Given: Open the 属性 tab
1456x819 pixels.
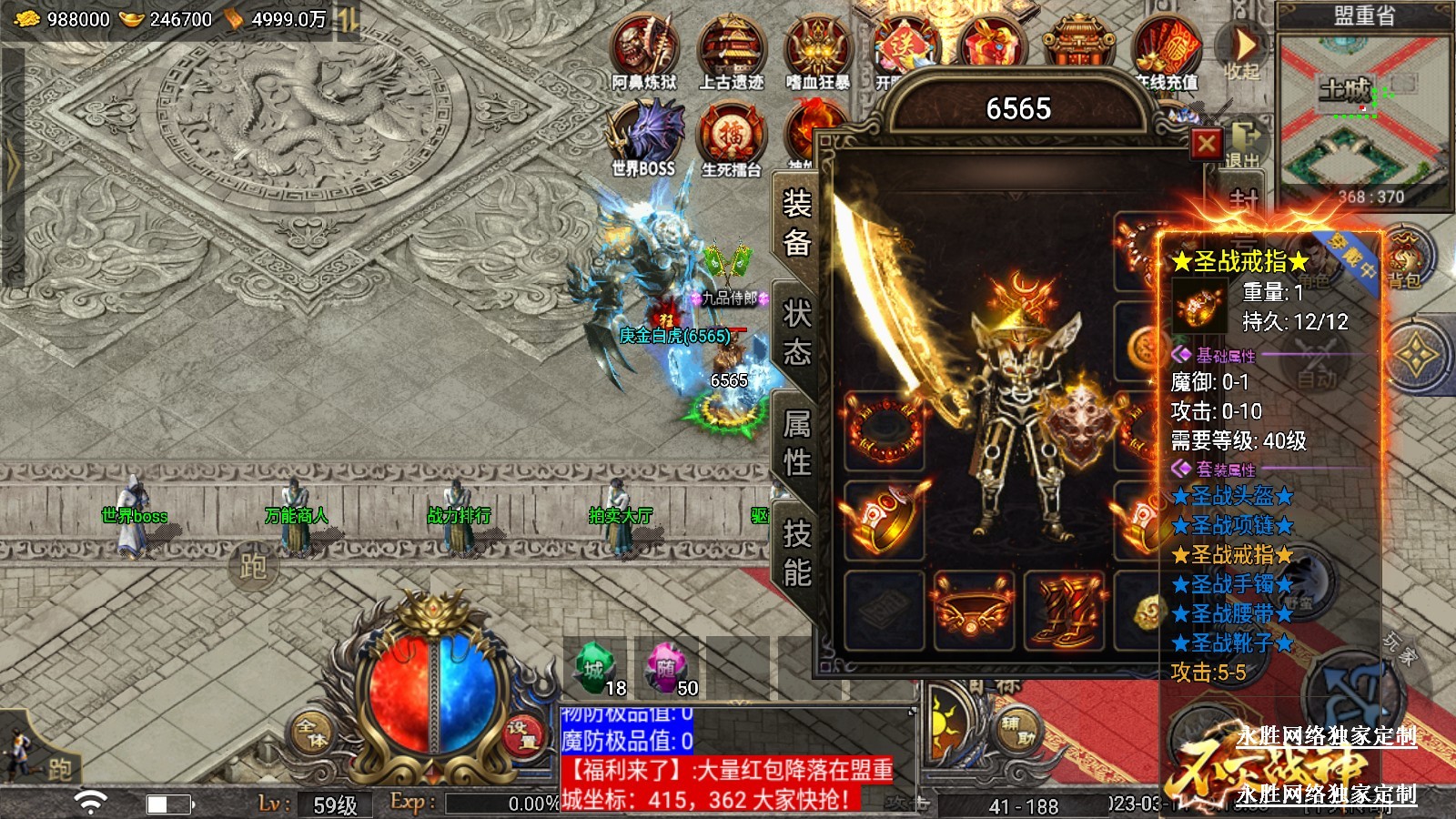Looking at the screenshot, I should 796,443.
